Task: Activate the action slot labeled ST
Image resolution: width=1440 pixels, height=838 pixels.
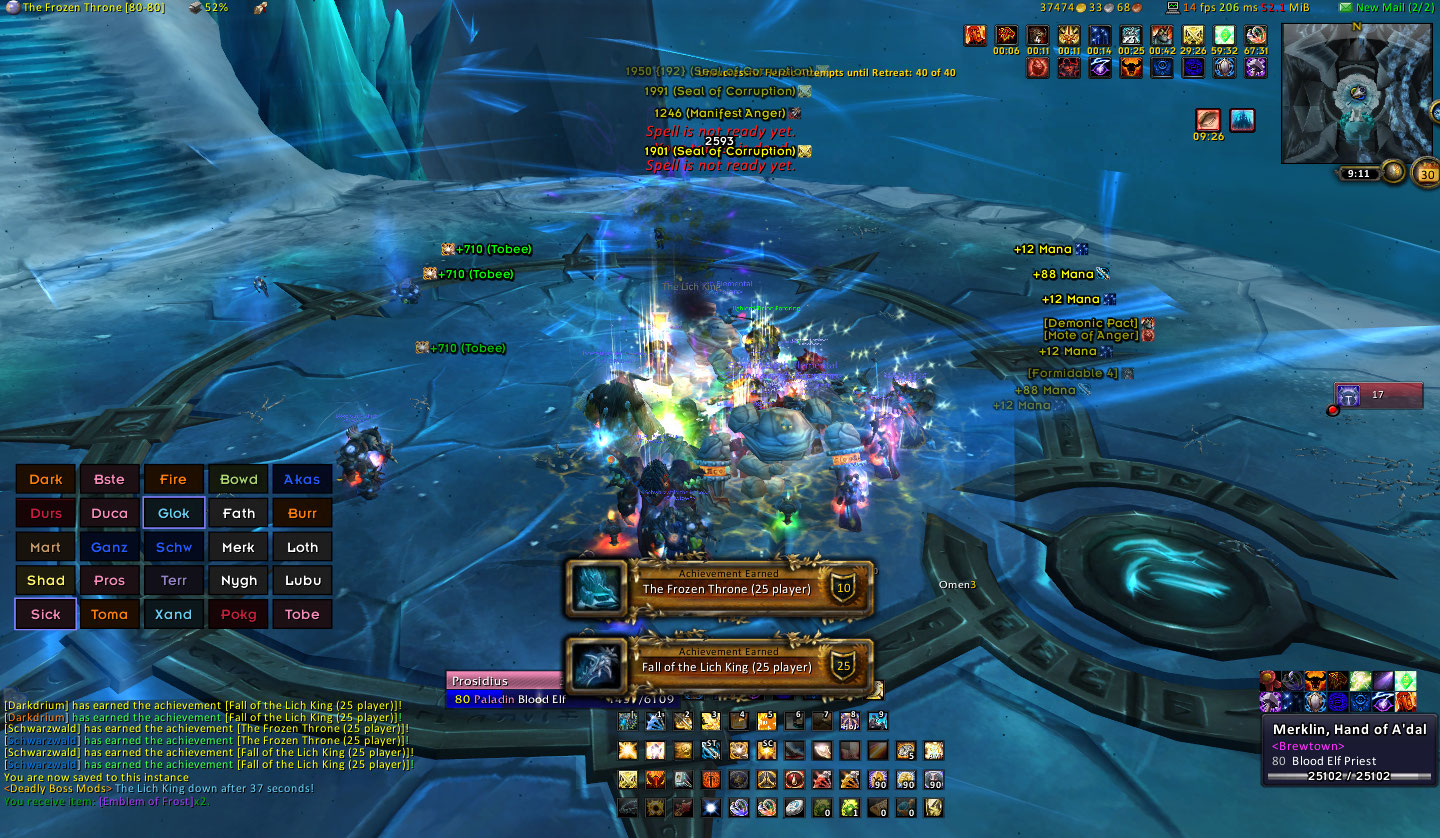Action: 711,750
